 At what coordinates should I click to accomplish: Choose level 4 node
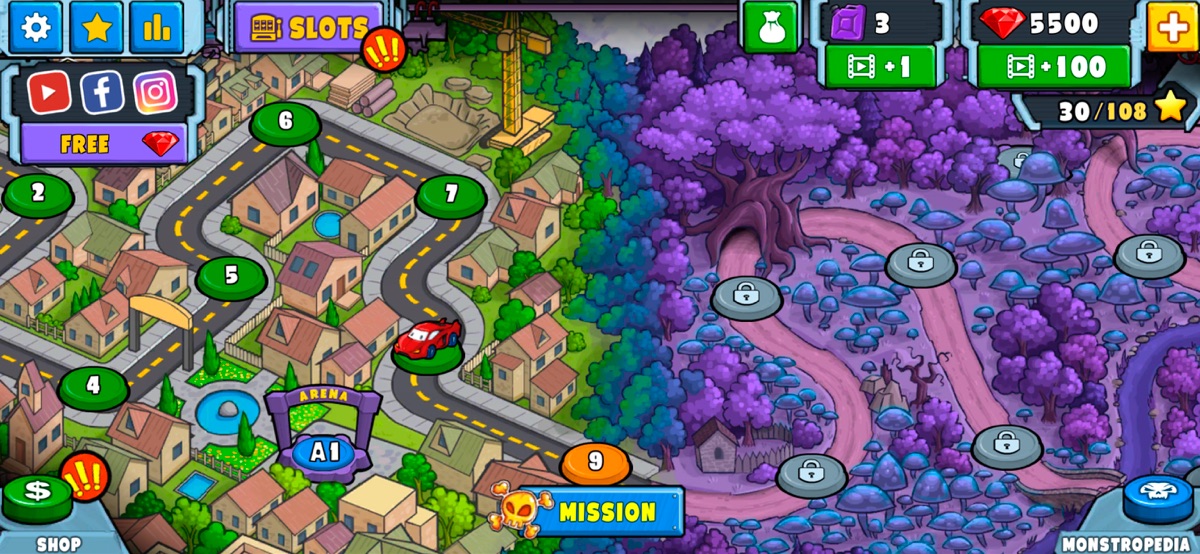[x=93, y=386]
